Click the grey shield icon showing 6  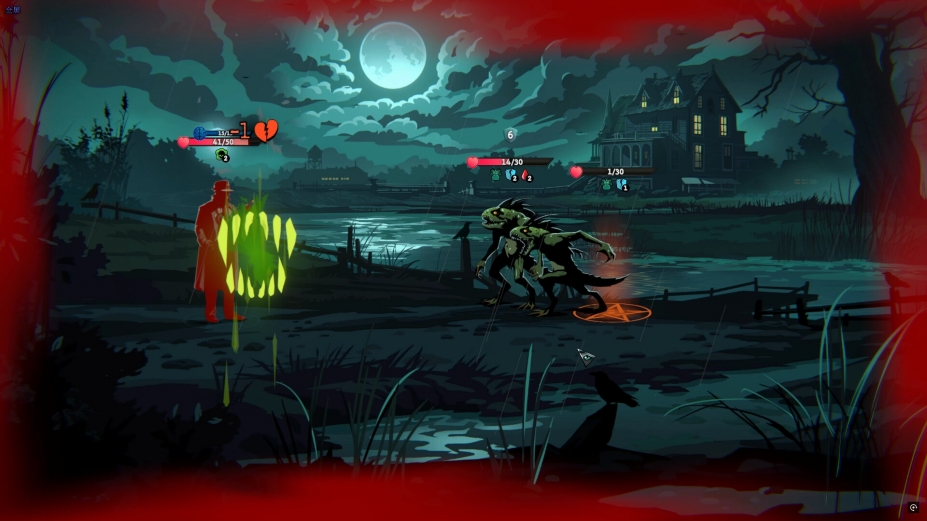pyautogui.click(x=510, y=135)
